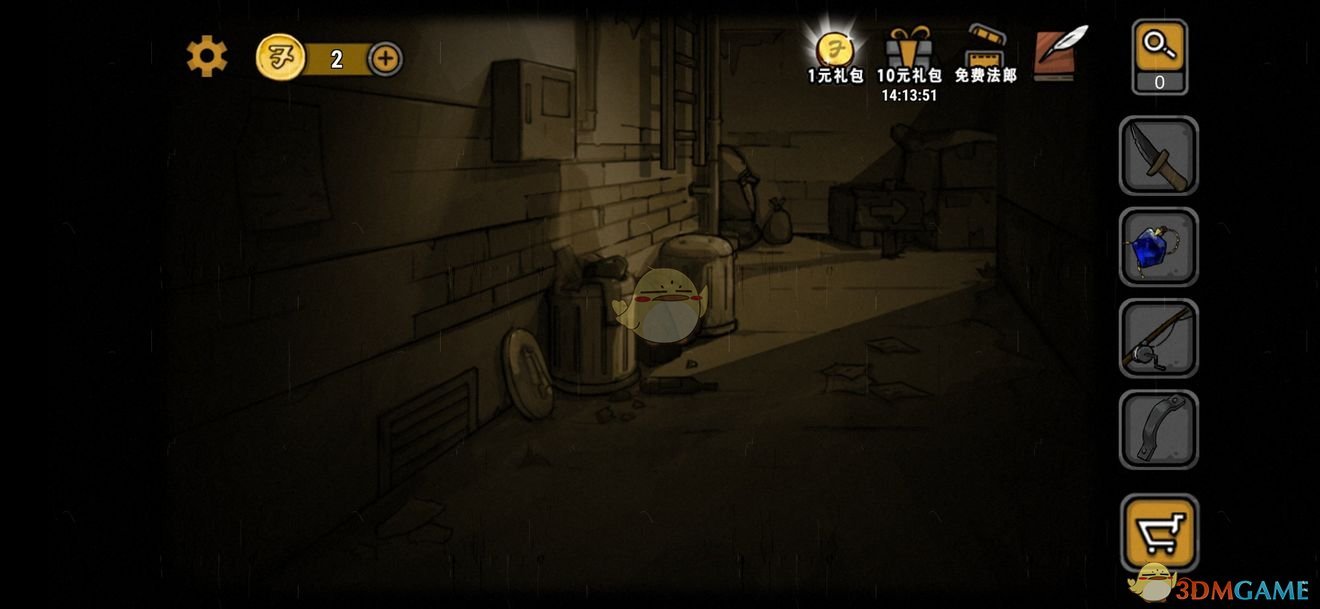Add more coins with the plus button
The height and width of the screenshot is (609, 1320).
(x=386, y=59)
